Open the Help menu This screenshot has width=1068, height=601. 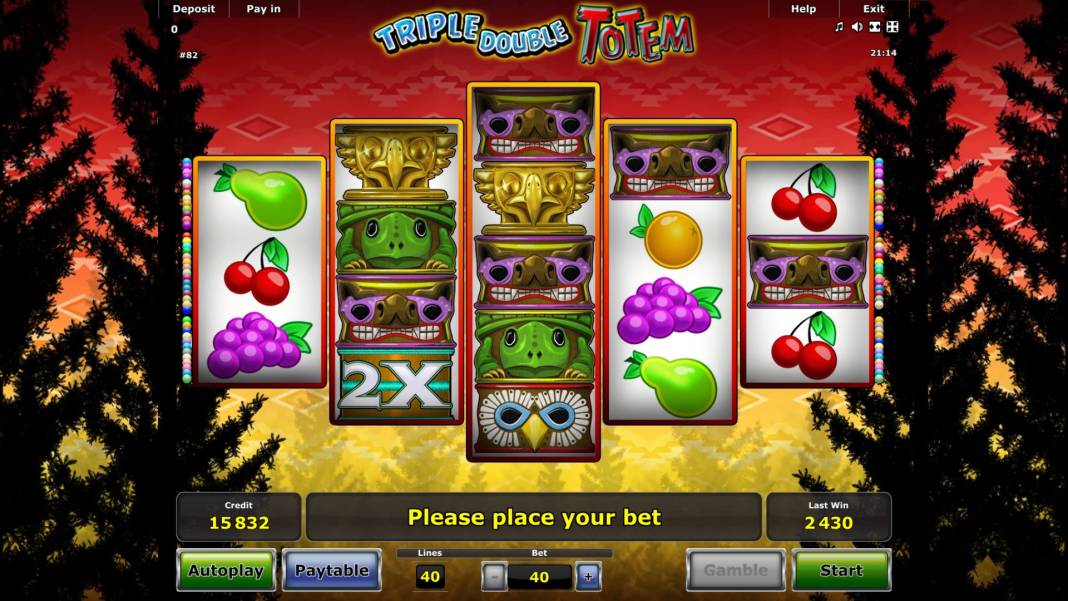point(803,9)
